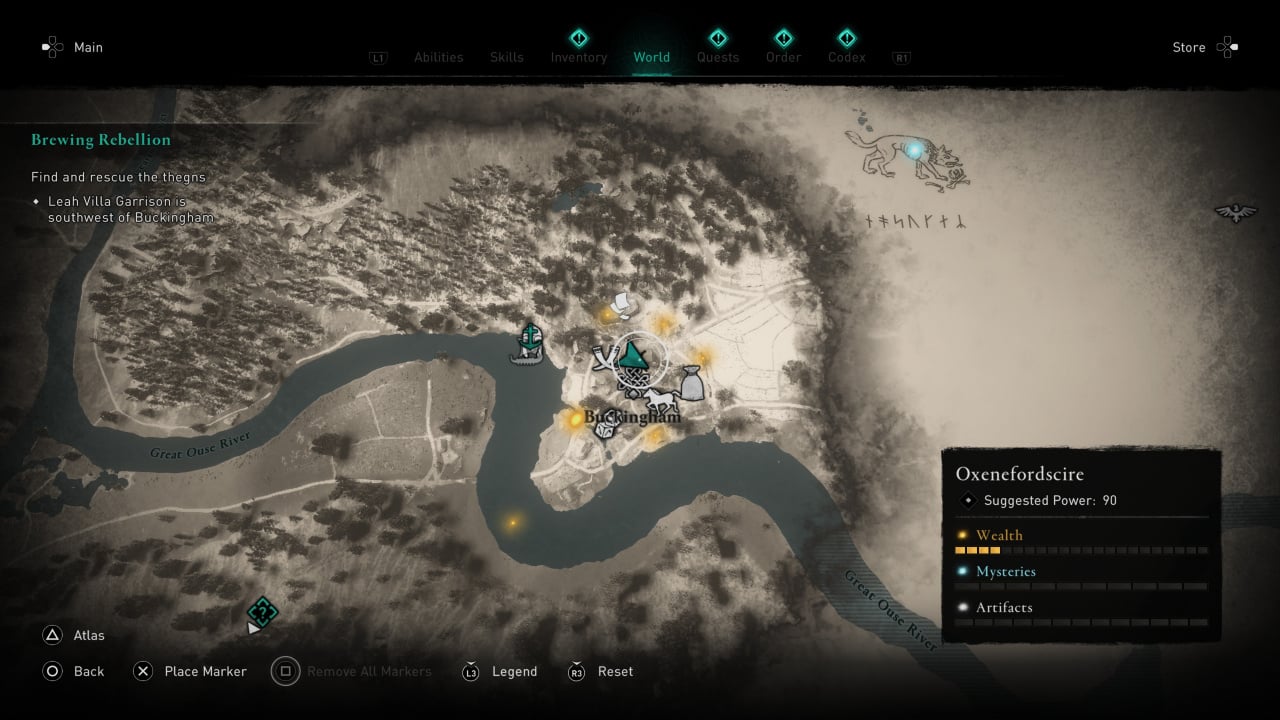Image resolution: width=1280 pixels, height=720 pixels.
Task: Open the Quests tab
Action: coord(718,57)
